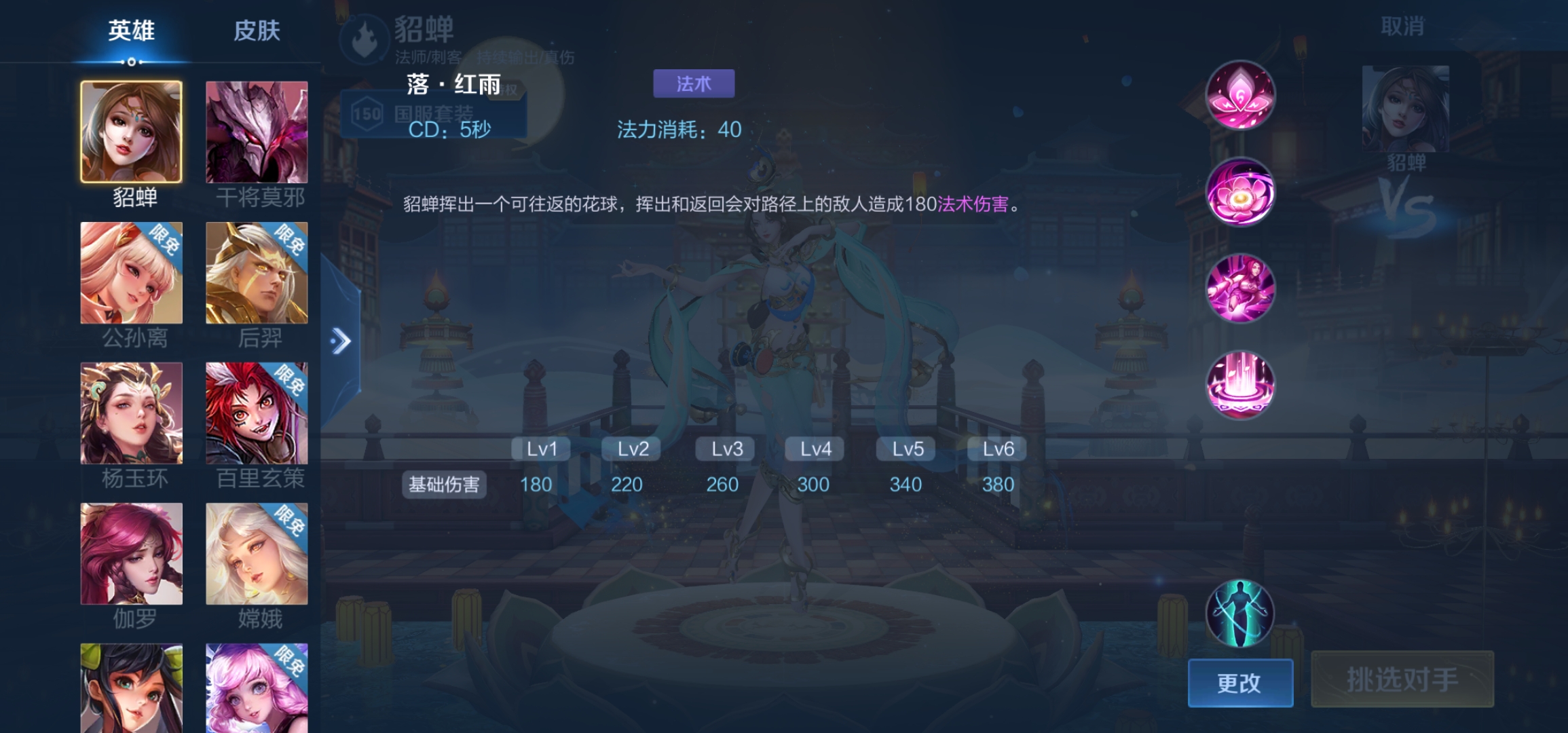The width and height of the screenshot is (1568, 733).
Task: Click the 法术 spell type tag
Action: (x=693, y=82)
